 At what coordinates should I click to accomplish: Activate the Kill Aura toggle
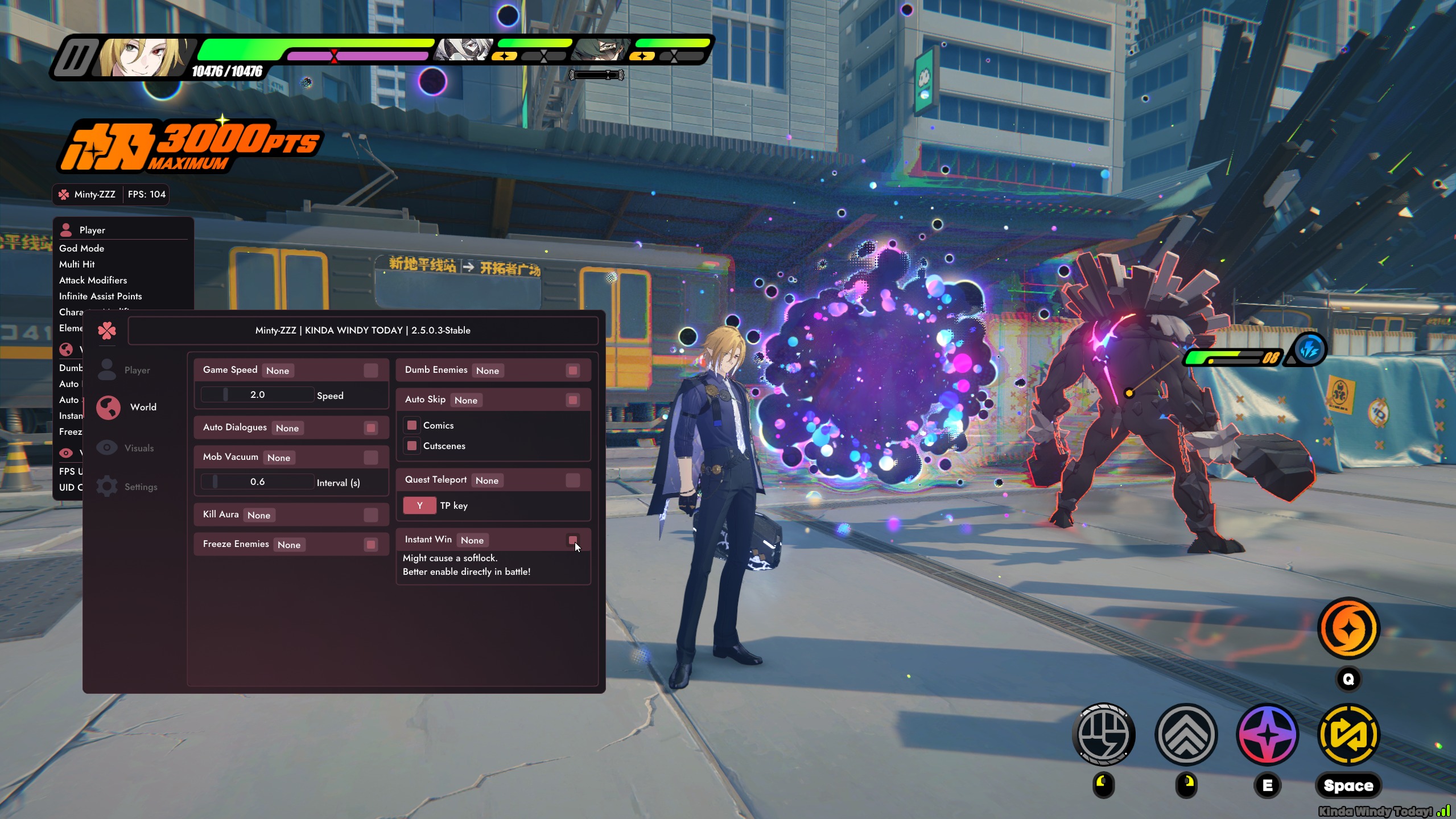pyautogui.click(x=371, y=515)
